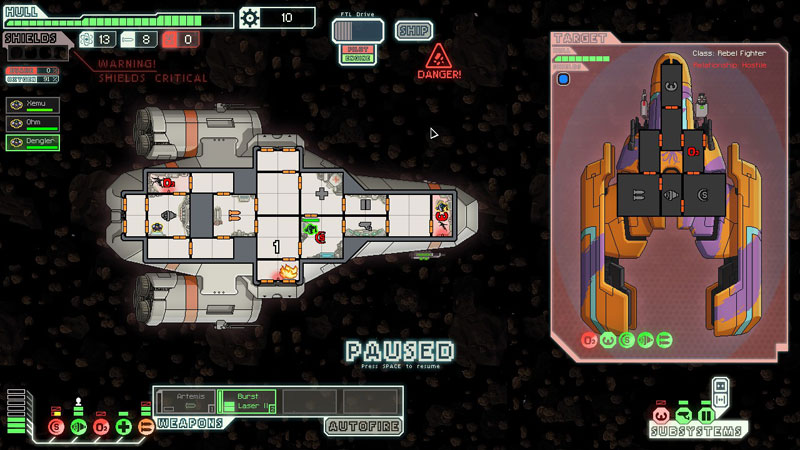Select crew member Ohm
800x450 pixels.
tap(32, 123)
